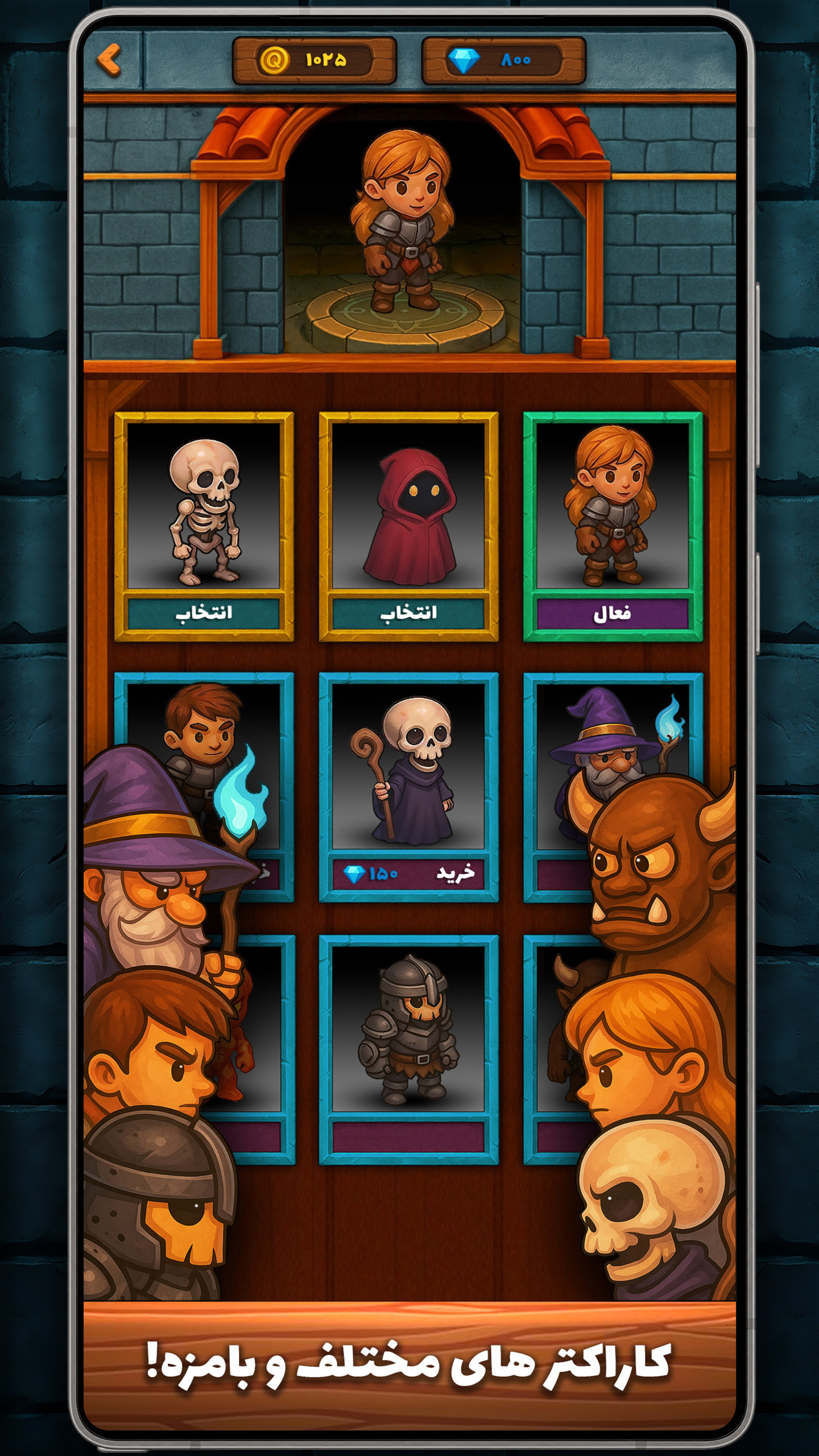Pick the red hooded figure card portrait
The height and width of the screenshot is (1456, 819).
[x=408, y=506]
